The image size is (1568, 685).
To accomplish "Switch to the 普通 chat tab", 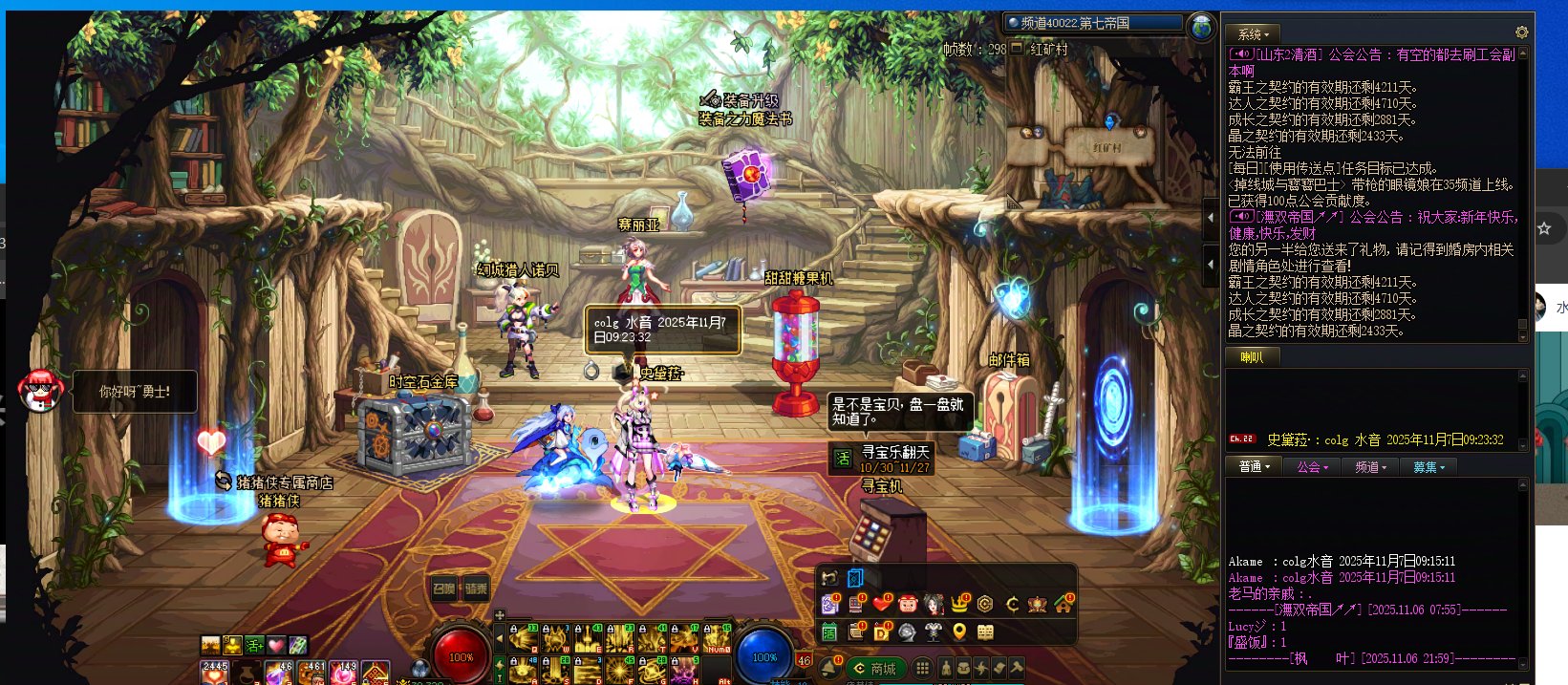I will (1254, 466).
